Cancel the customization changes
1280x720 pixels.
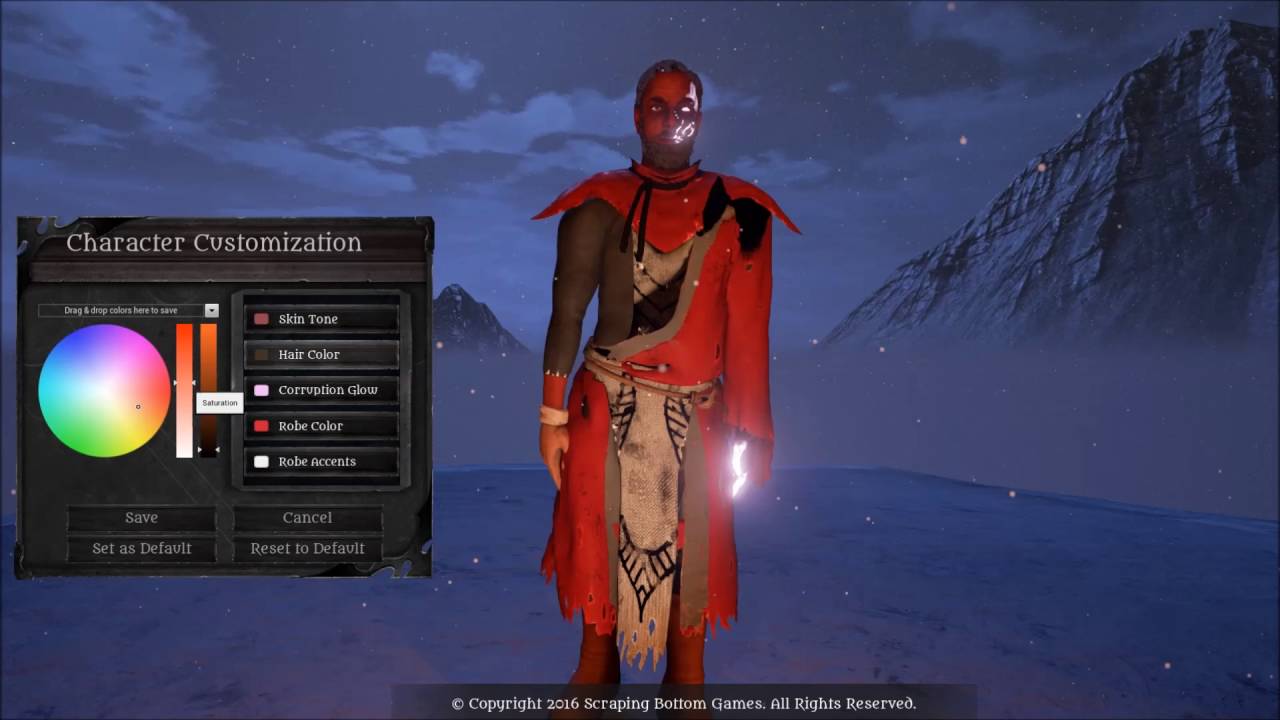307,517
